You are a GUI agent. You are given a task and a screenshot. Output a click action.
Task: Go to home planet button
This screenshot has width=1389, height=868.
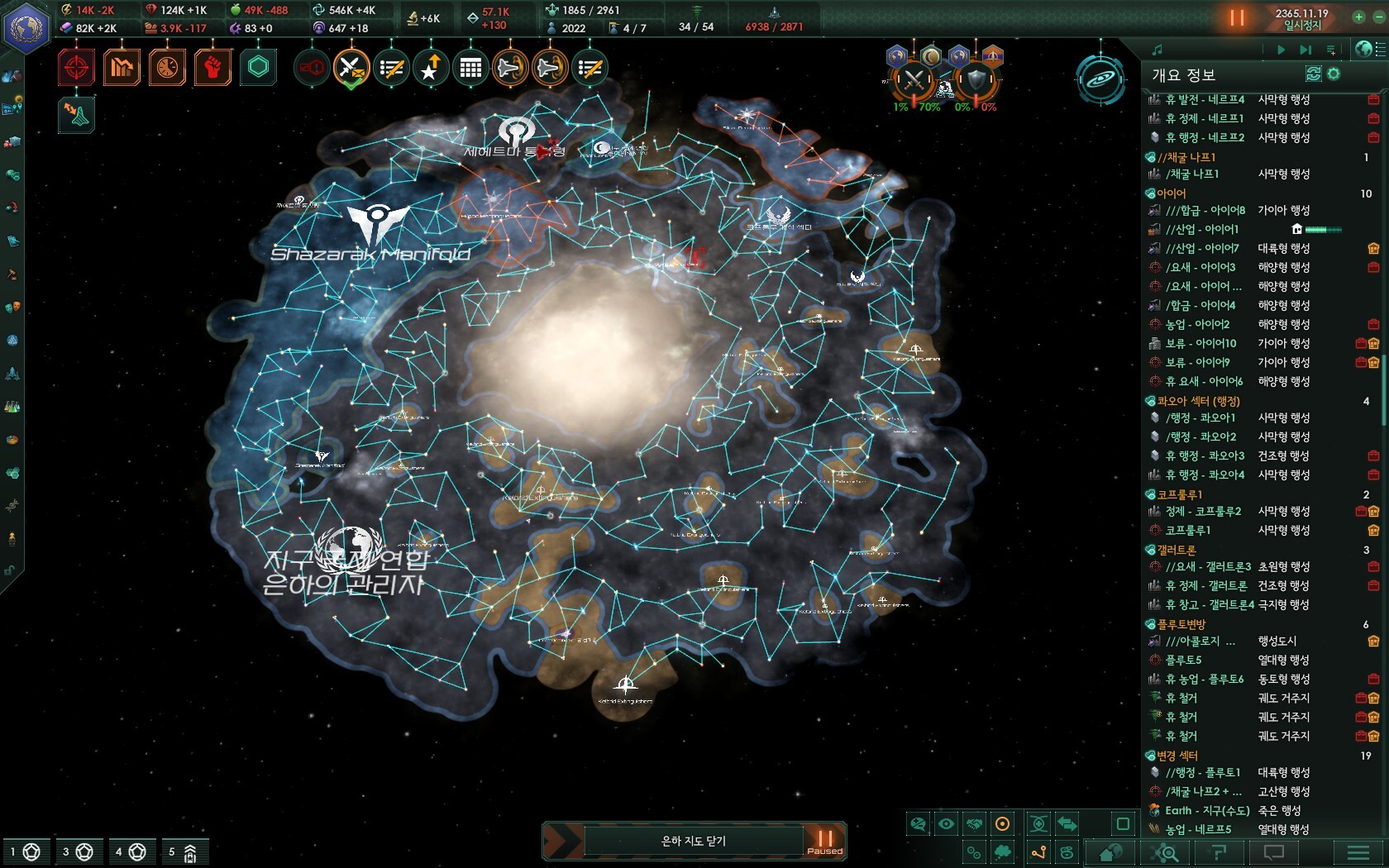1110,852
